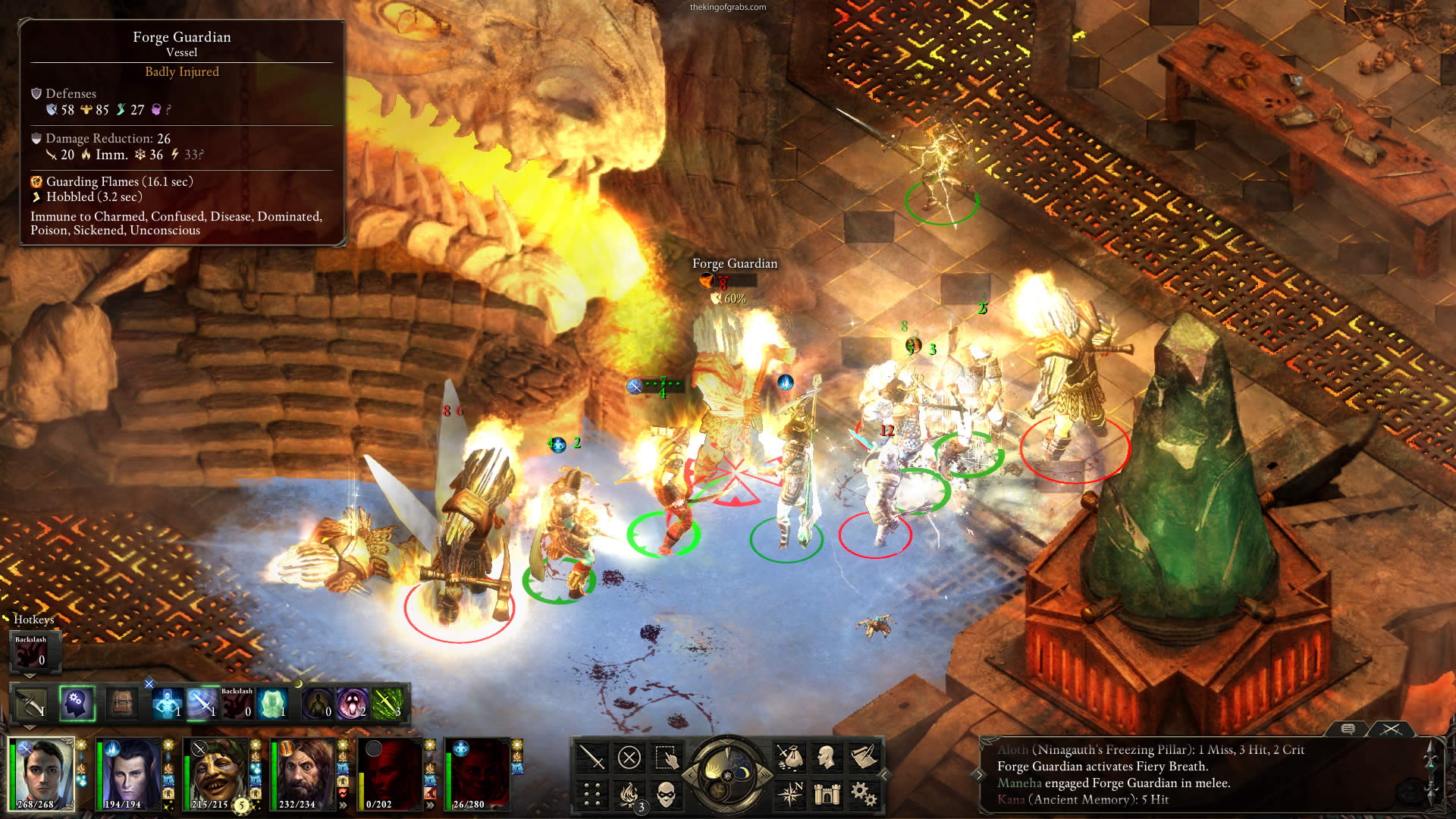Select the dark-haired elf portrait with 194/194 health
This screenshot has height=819, width=1456.
130,773
